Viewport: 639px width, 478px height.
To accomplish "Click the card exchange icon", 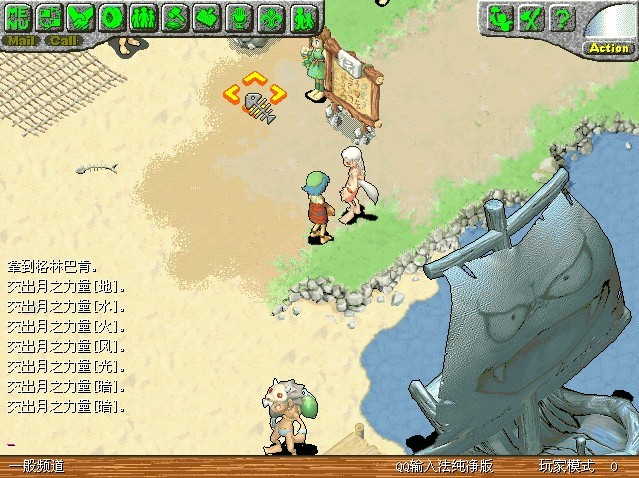I will pos(50,17).
